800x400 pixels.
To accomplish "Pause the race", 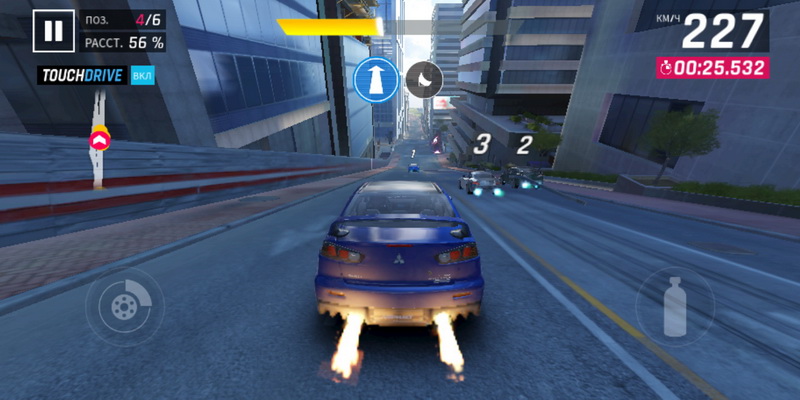I will (x=53, y=31).
